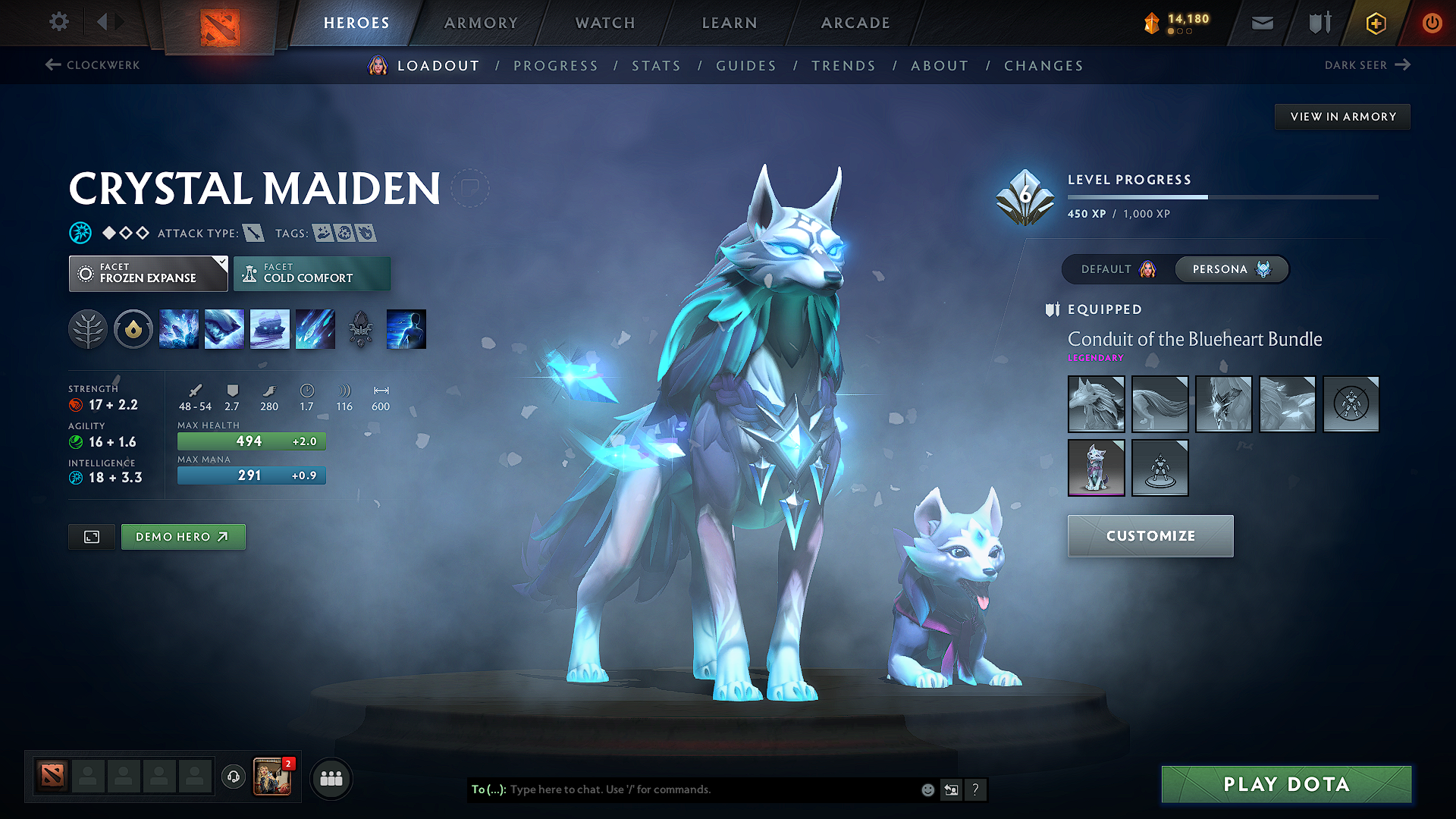Select the Cold Comfort facet

tap(312, 273)
